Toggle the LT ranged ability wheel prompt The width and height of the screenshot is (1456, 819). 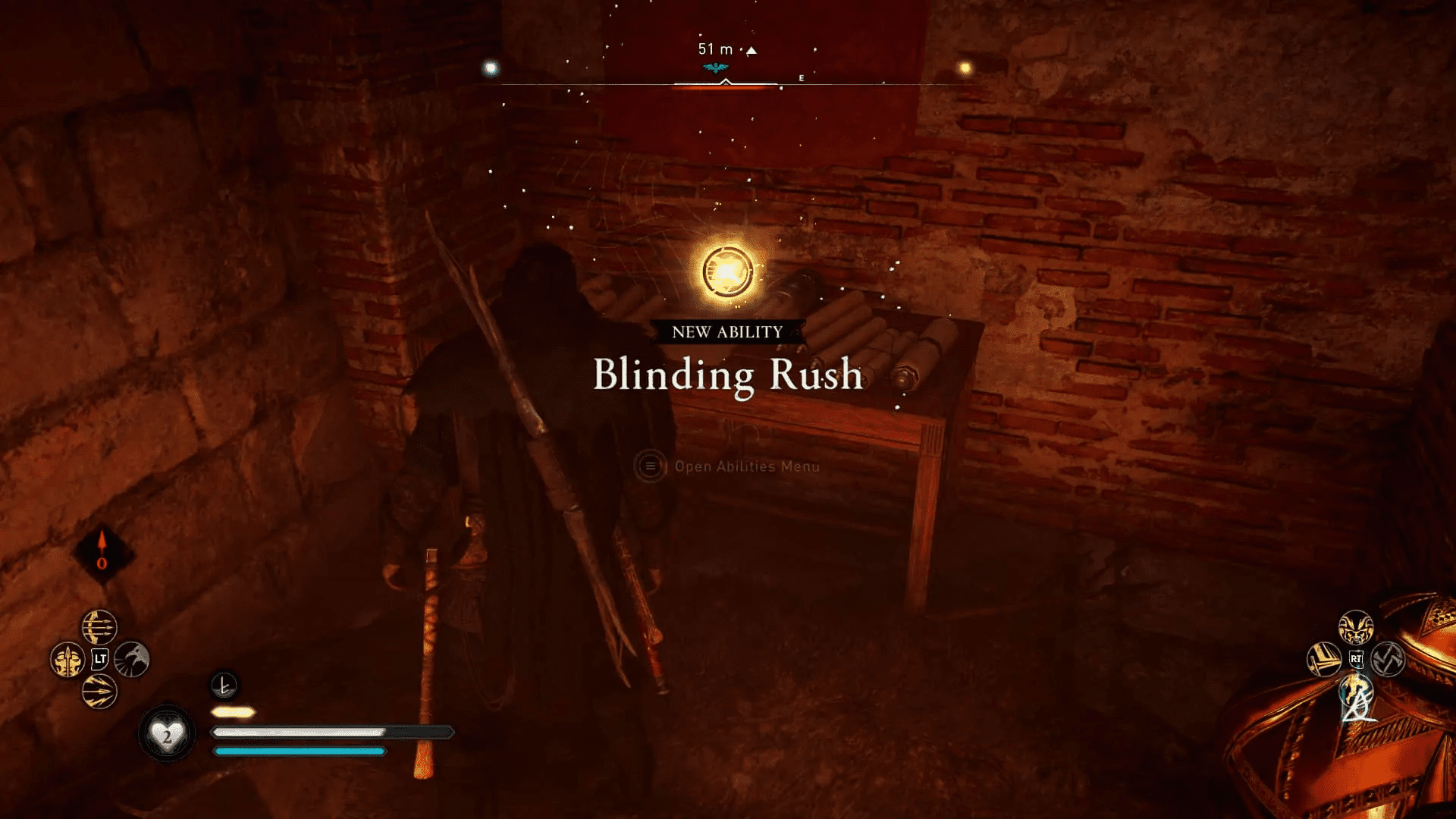click(x=101, y=658)
